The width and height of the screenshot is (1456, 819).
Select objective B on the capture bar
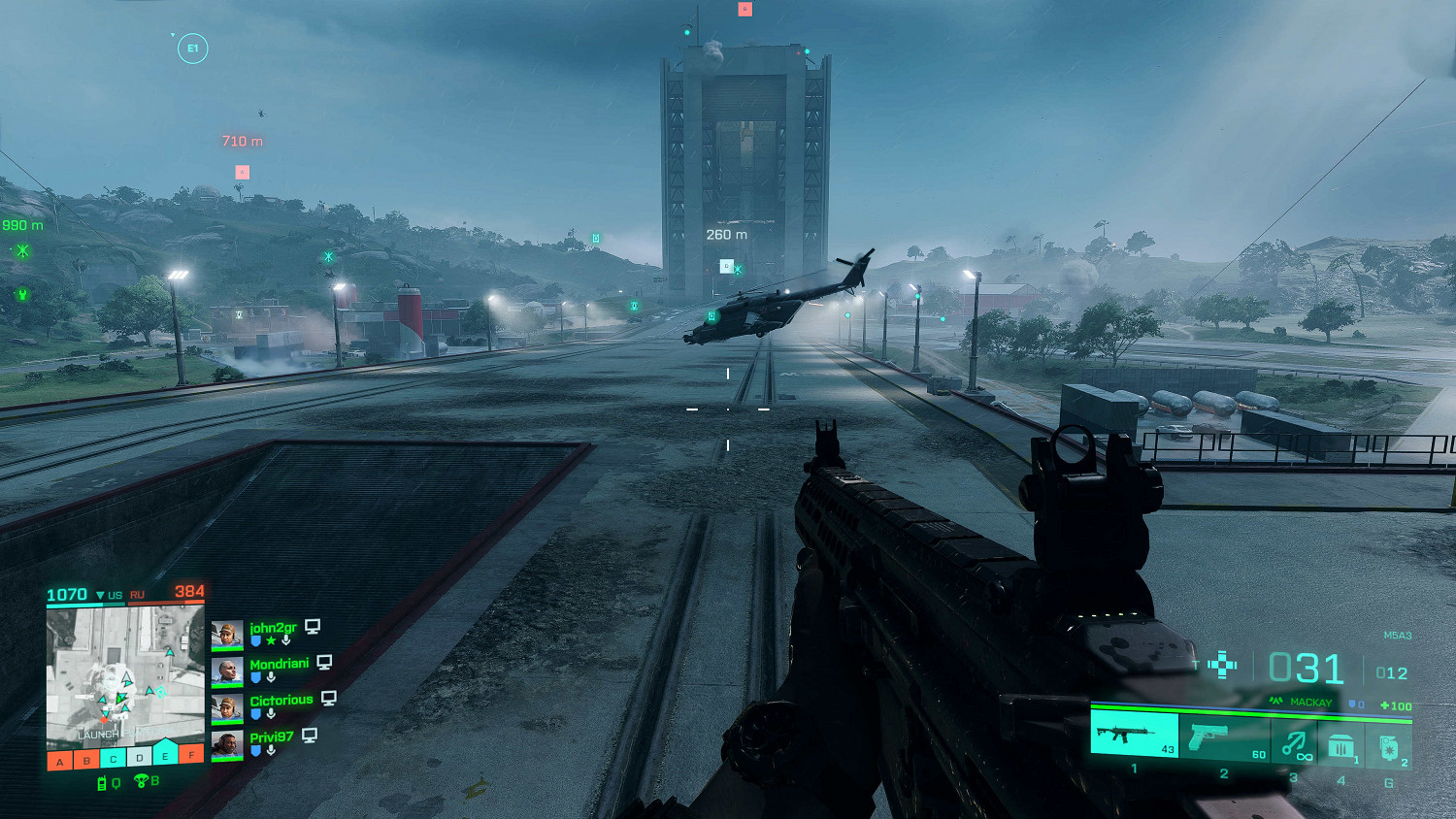click(x=86, y=761)
